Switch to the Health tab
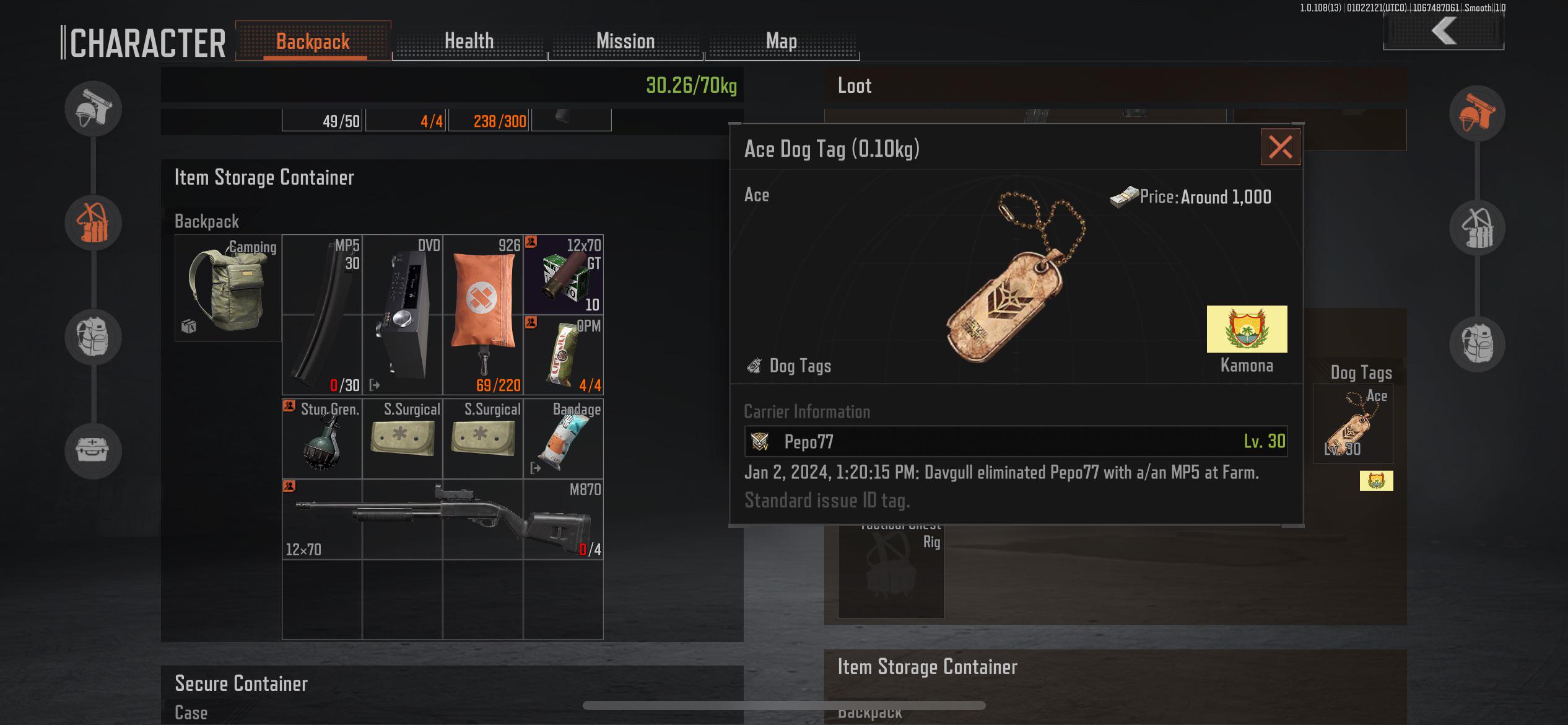The height and width of the screenshot is (725, 1568). 469,42
